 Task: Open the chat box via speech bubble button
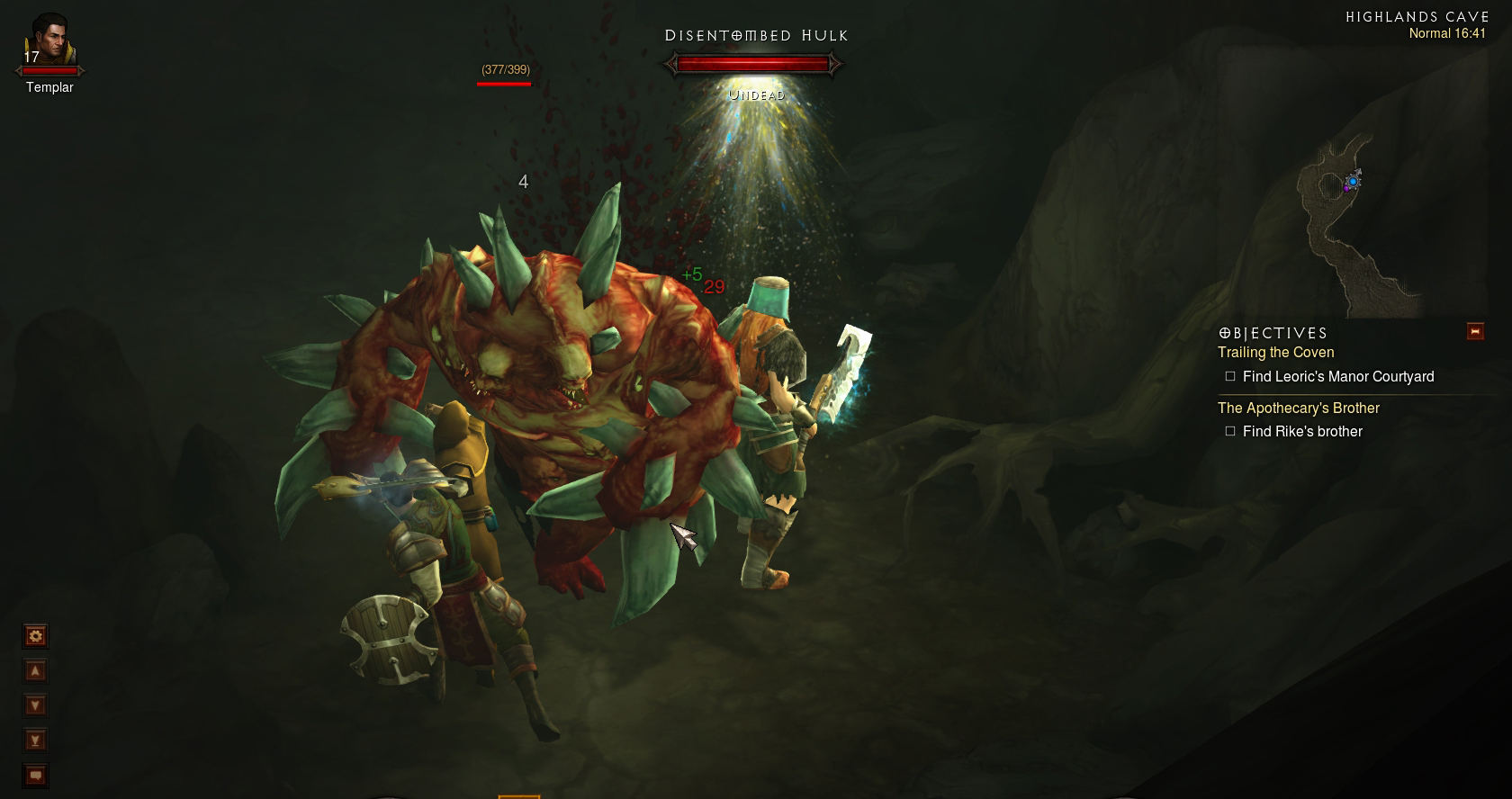[35, 775]
